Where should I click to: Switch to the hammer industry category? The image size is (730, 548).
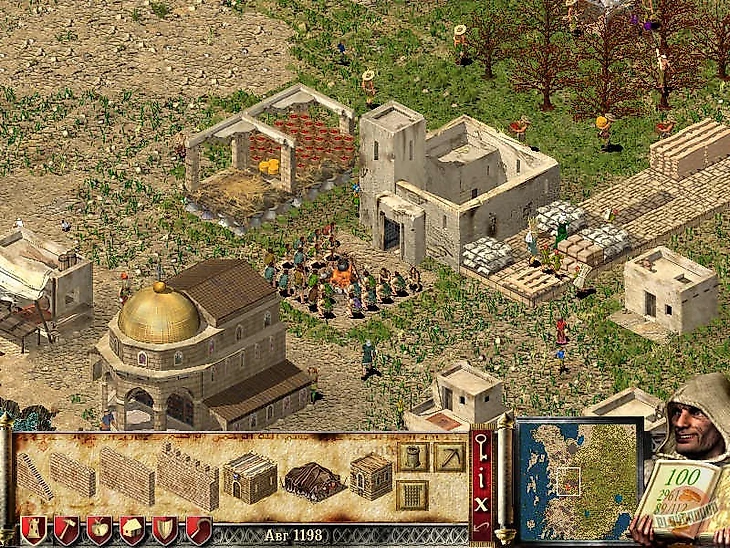pos(66,530)
